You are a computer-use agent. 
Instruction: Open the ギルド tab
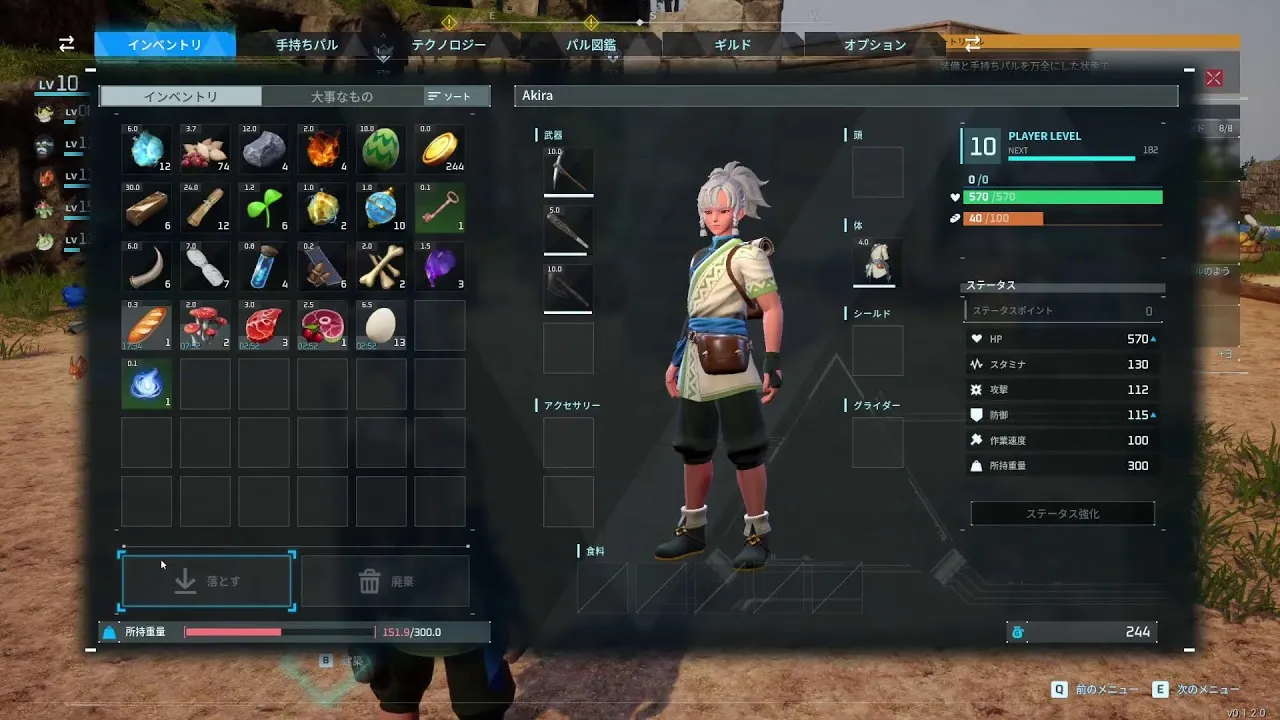tap(733, 45)
